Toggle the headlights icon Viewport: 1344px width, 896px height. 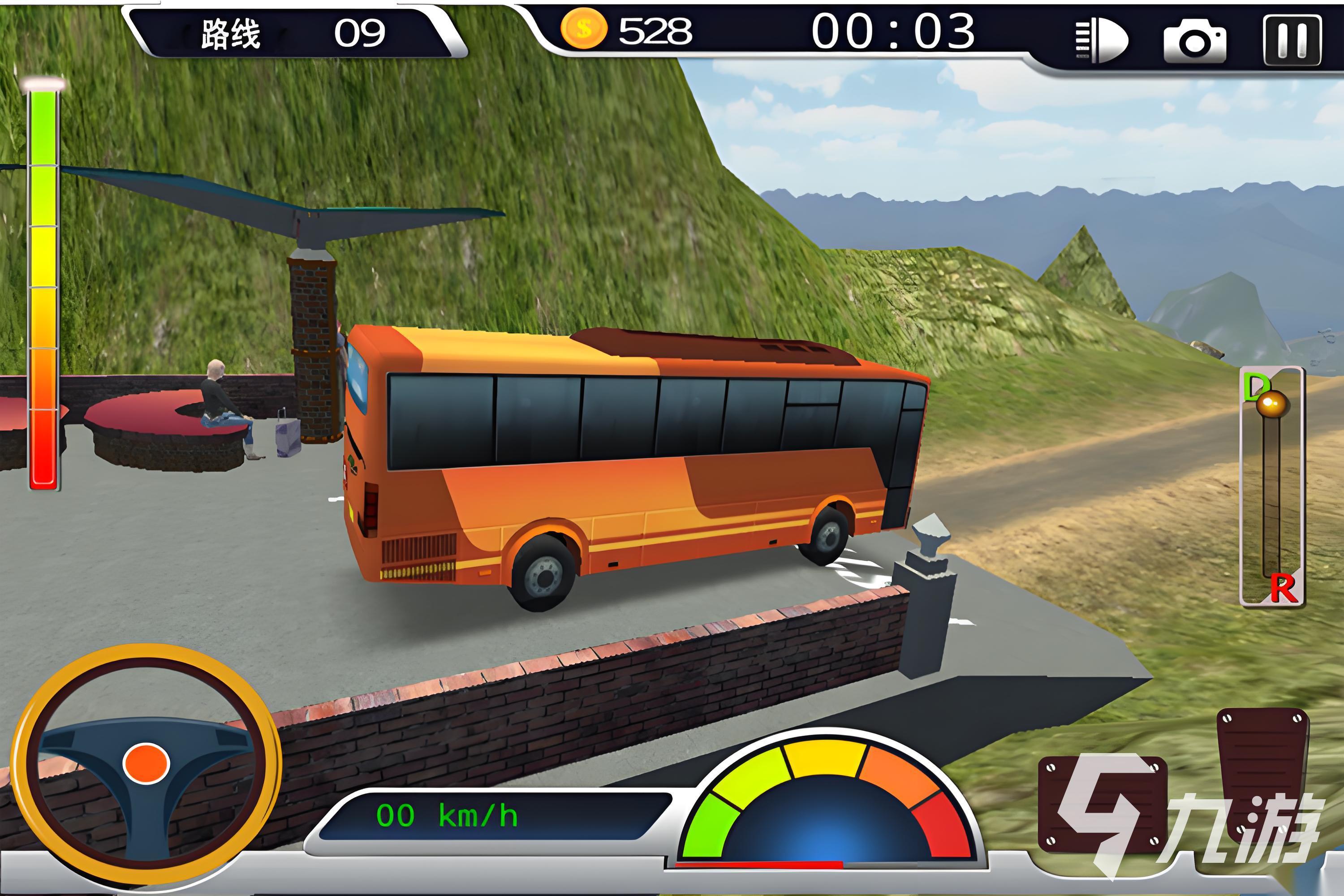point(1102,41)
